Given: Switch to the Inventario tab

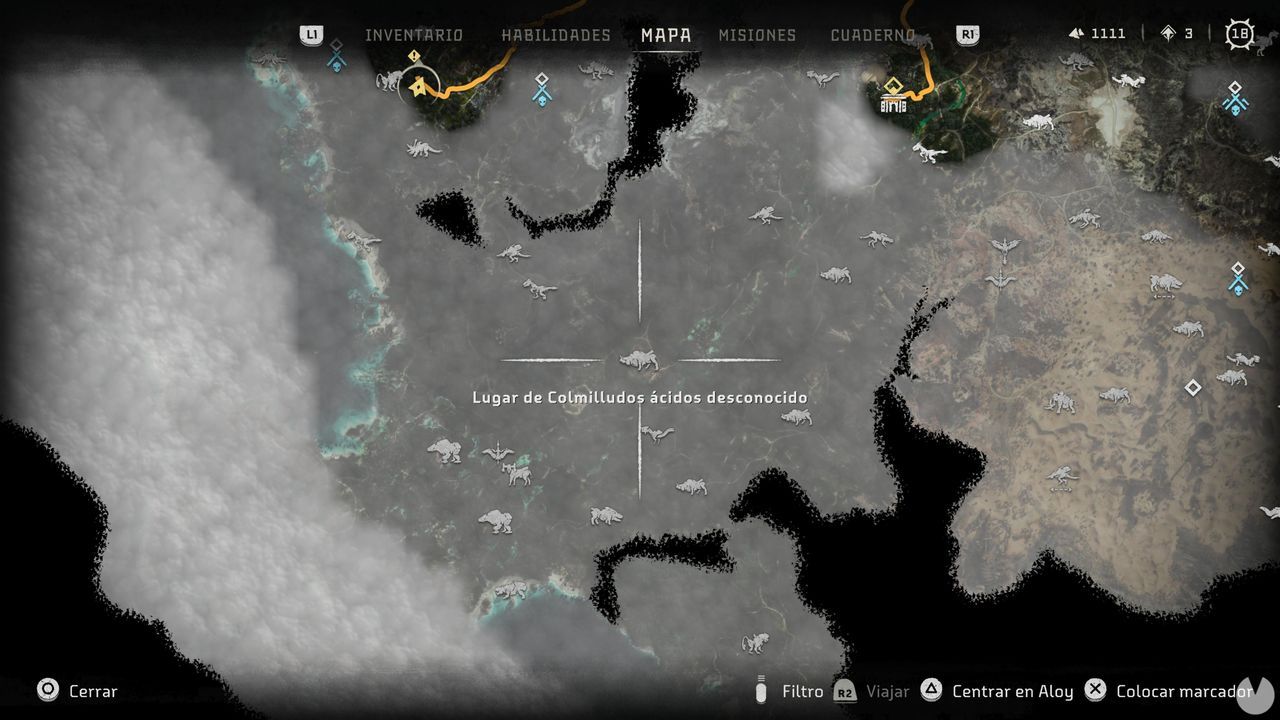Looking at the screenshot, I should pyautogui.click(x=413, y=35).
